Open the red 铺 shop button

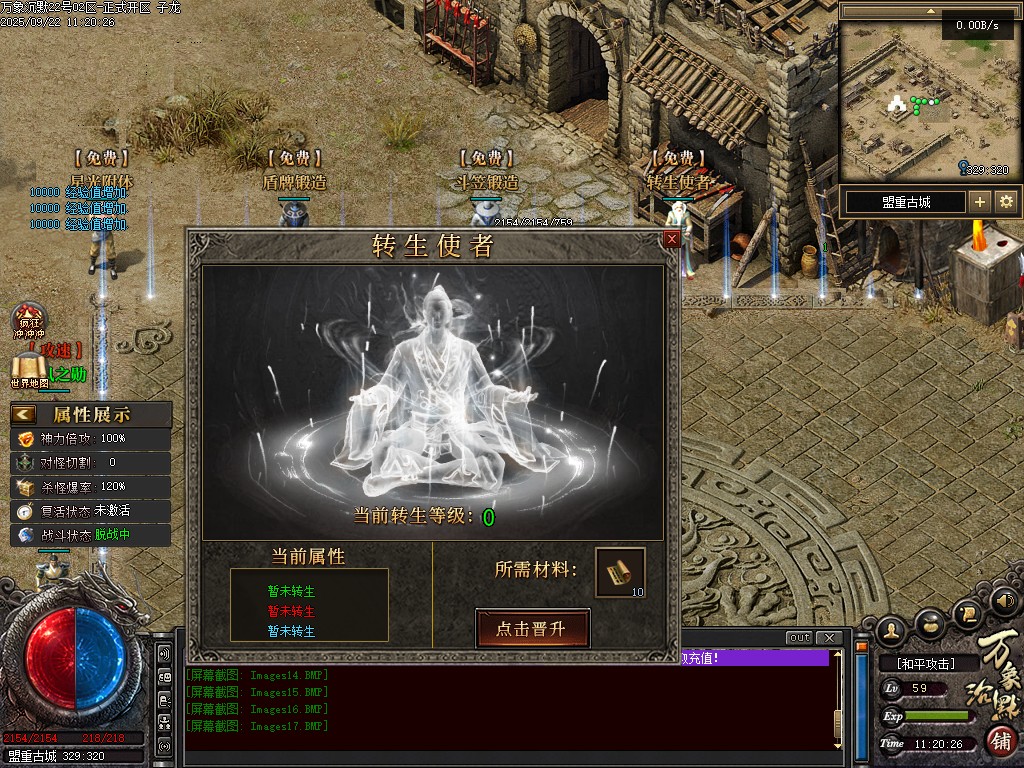click(1001, 741)
